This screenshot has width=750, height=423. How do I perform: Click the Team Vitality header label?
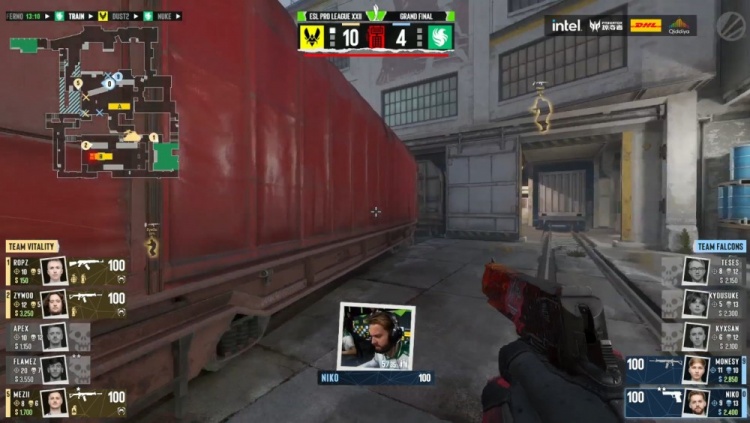coord(32,246)
